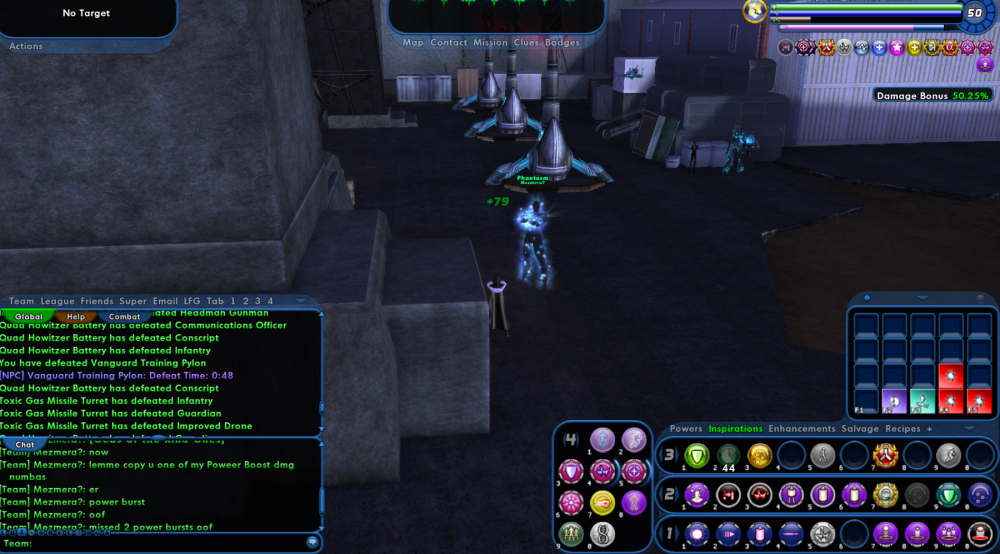Open the Contact list
The image size is (1000, 554).
449,43
